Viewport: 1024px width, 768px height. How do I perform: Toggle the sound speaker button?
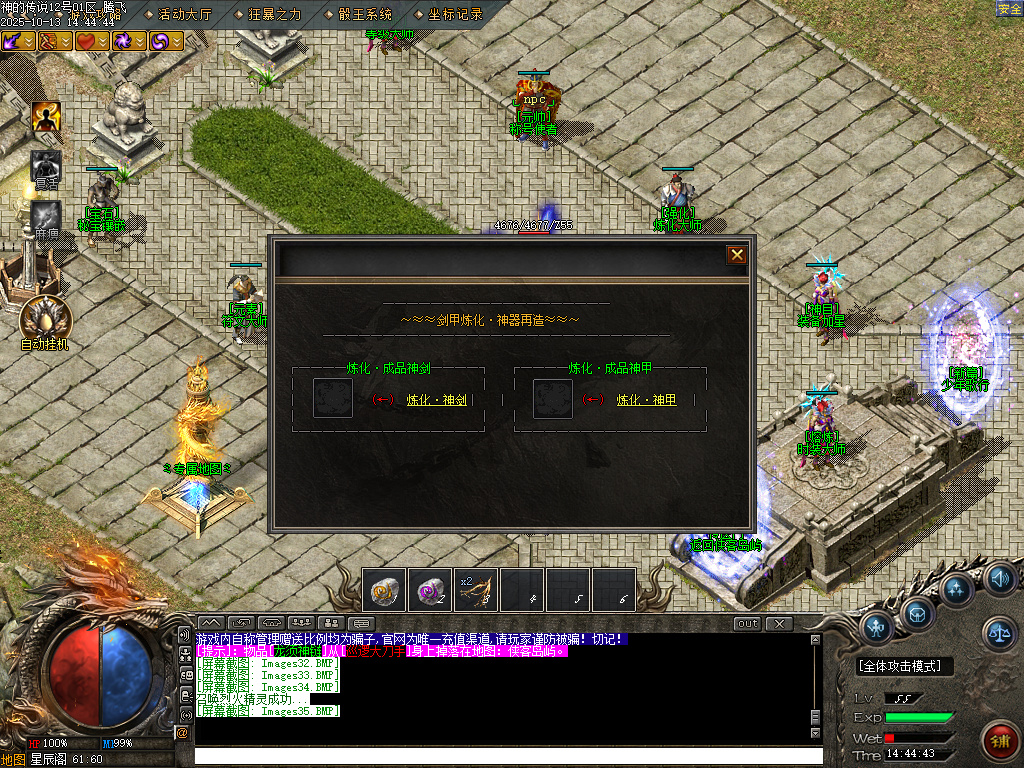click(1000, 578)
